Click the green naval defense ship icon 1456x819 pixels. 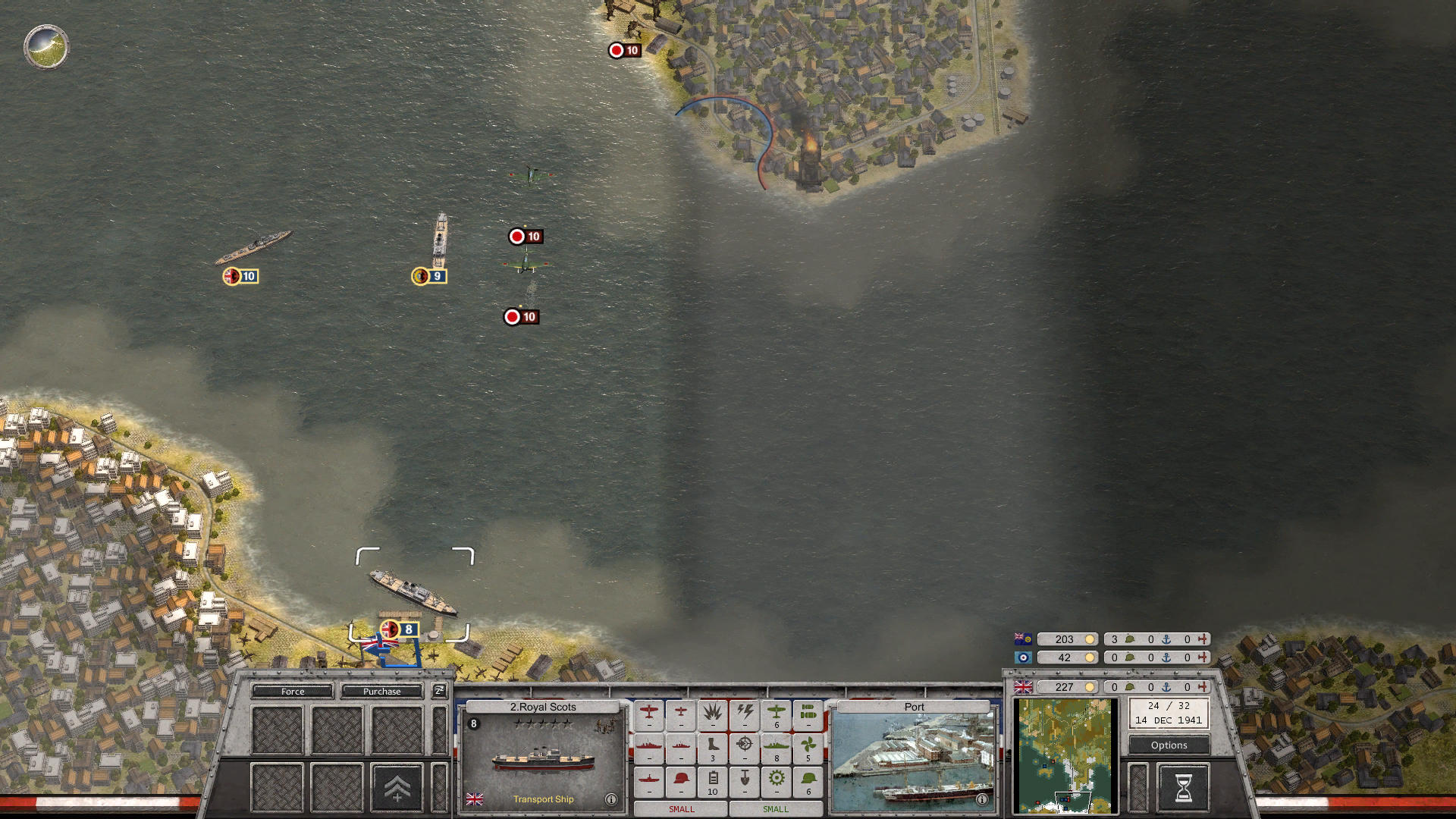(777, 747)
